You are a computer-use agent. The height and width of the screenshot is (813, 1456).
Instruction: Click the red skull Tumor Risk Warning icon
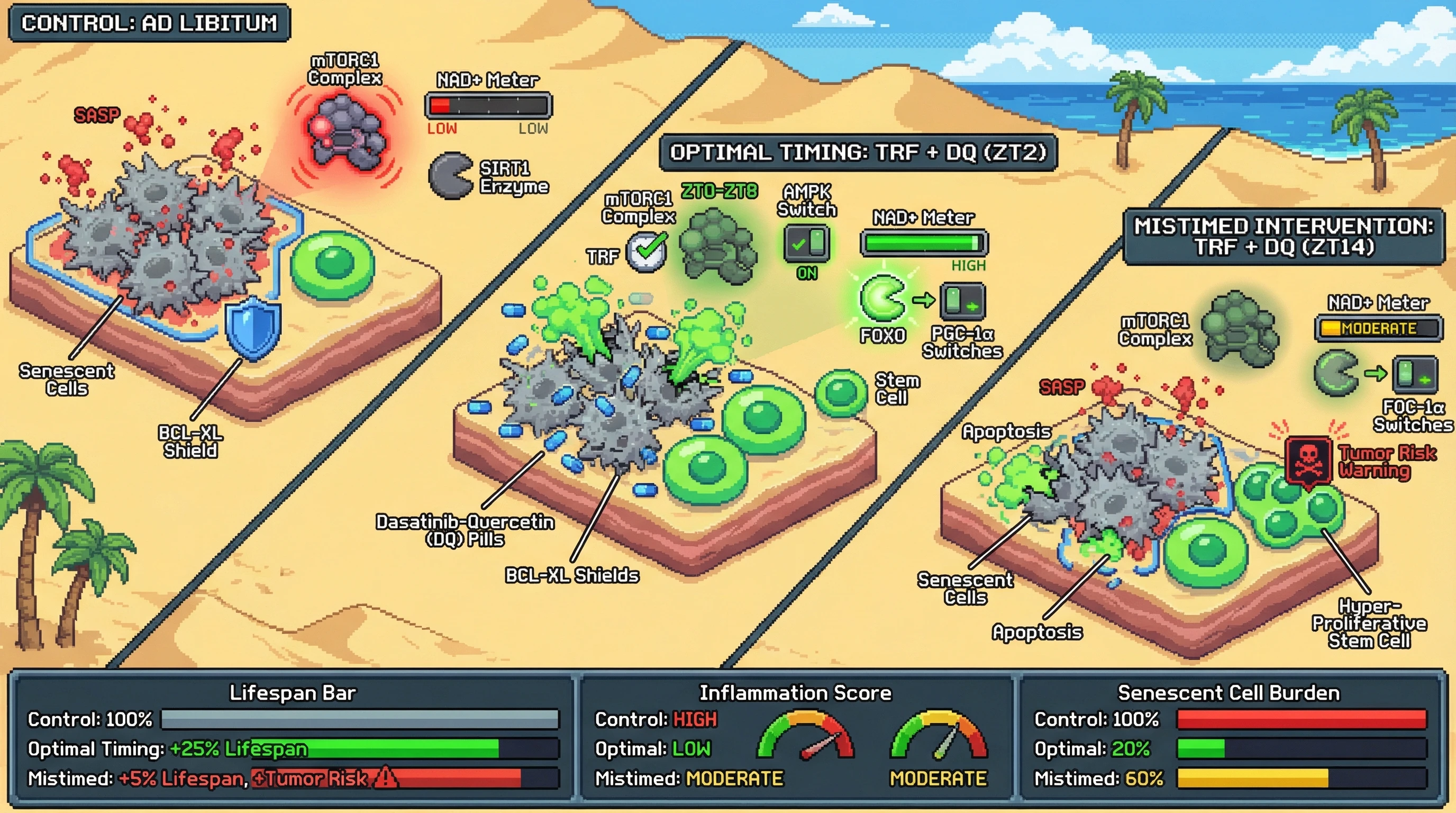(1308, 459)
